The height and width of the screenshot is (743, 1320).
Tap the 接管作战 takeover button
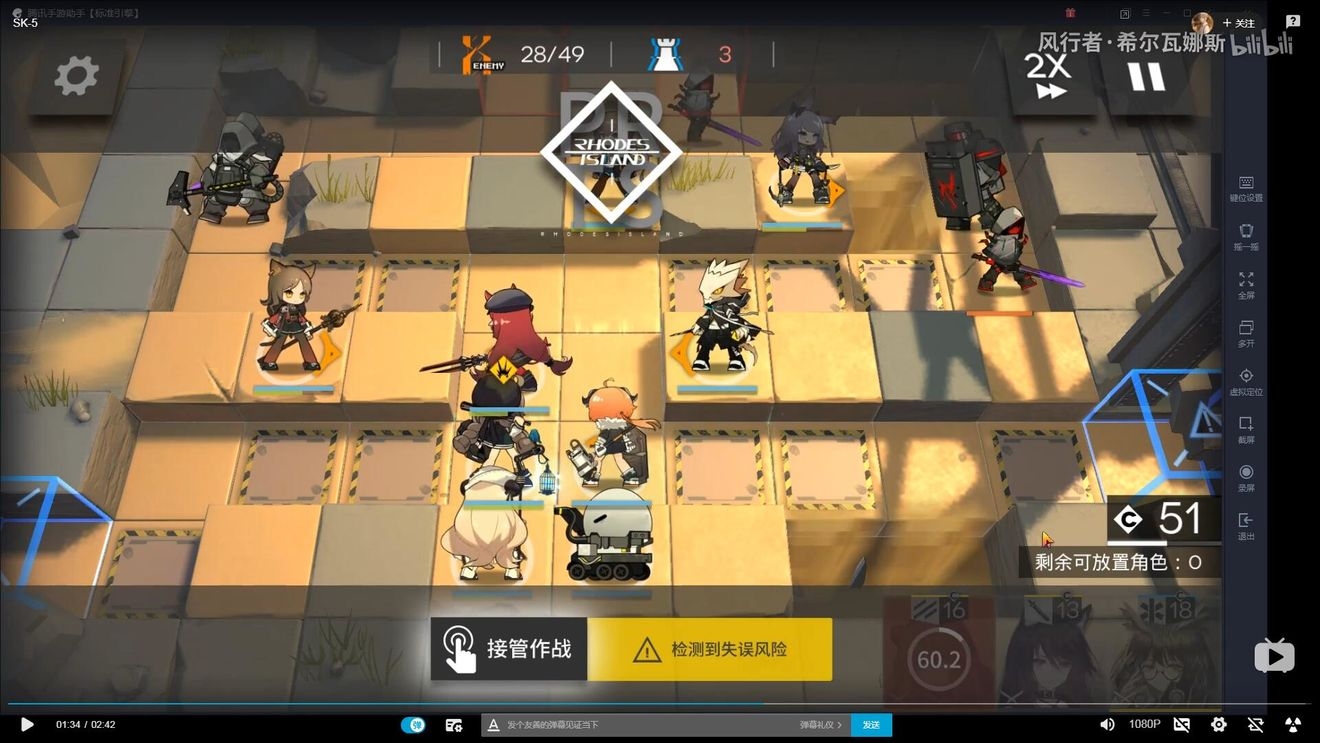point(509,649)
